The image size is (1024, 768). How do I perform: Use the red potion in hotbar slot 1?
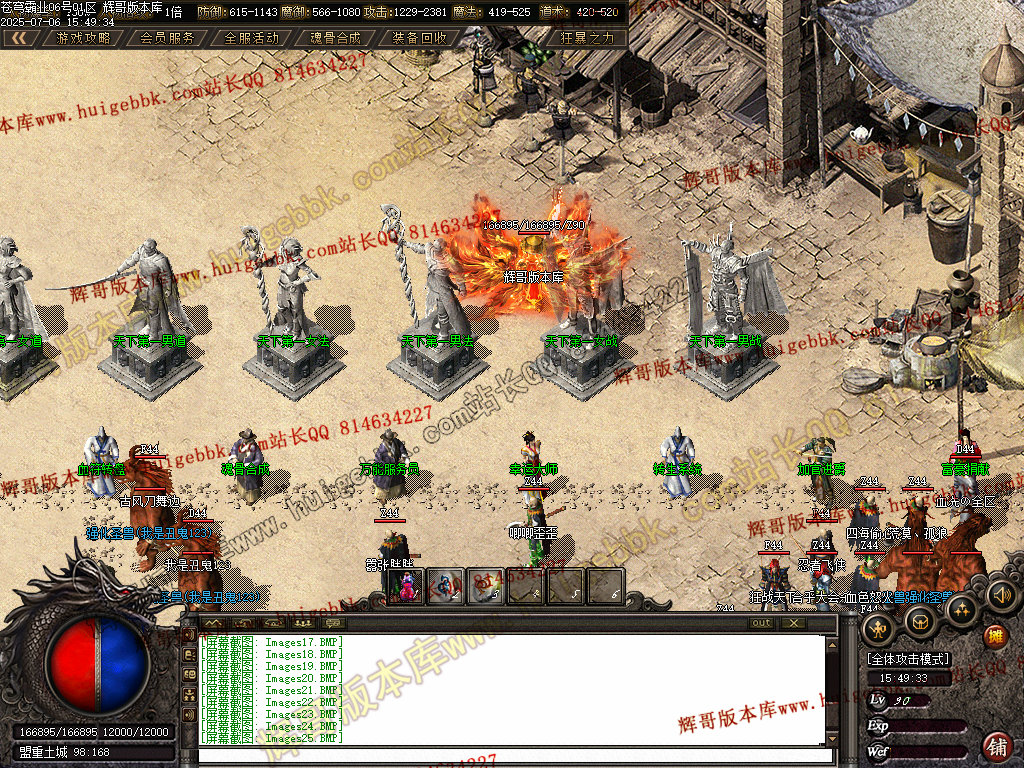pos(406,586)
